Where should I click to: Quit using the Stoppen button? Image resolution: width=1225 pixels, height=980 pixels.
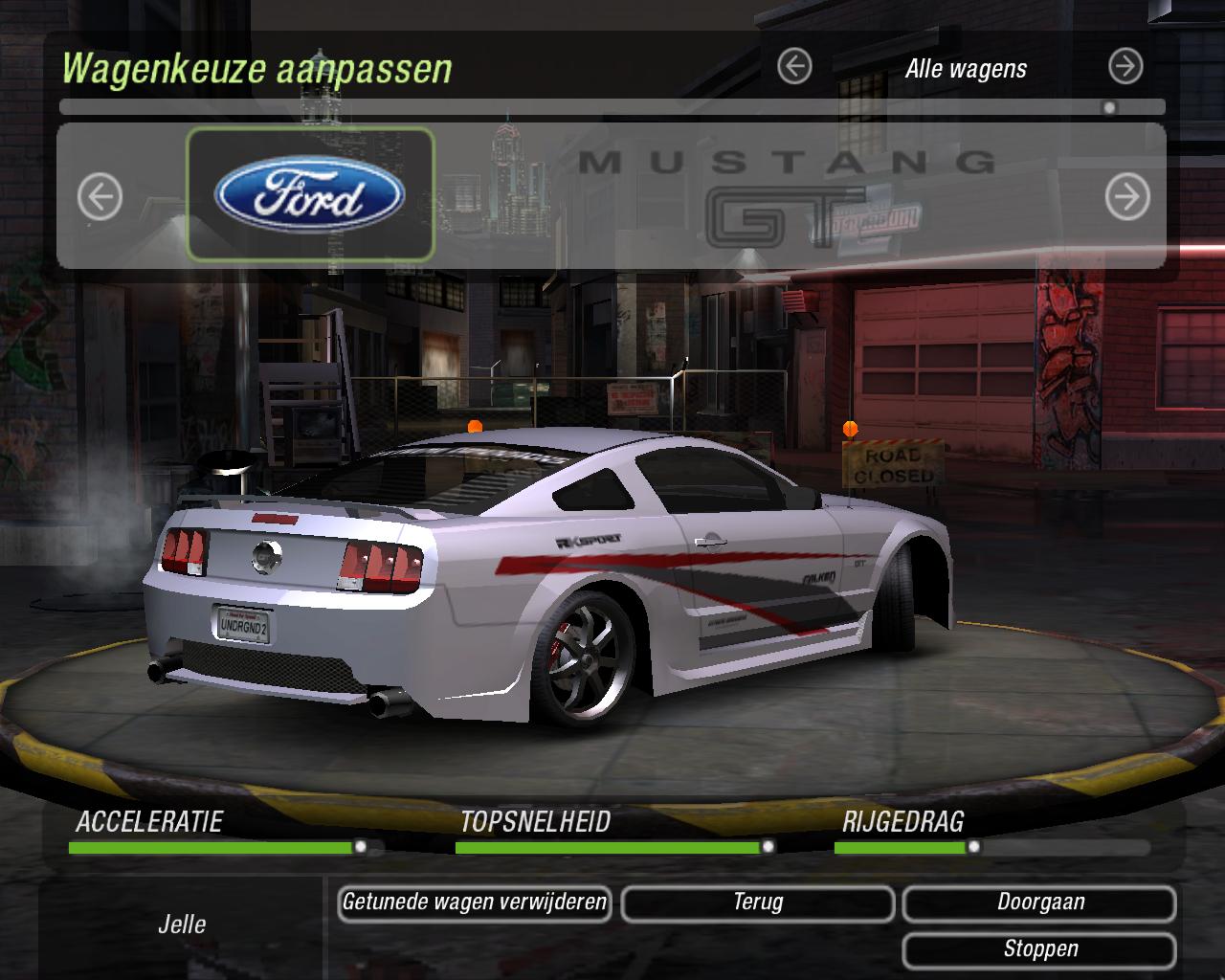coord(1040,949)
